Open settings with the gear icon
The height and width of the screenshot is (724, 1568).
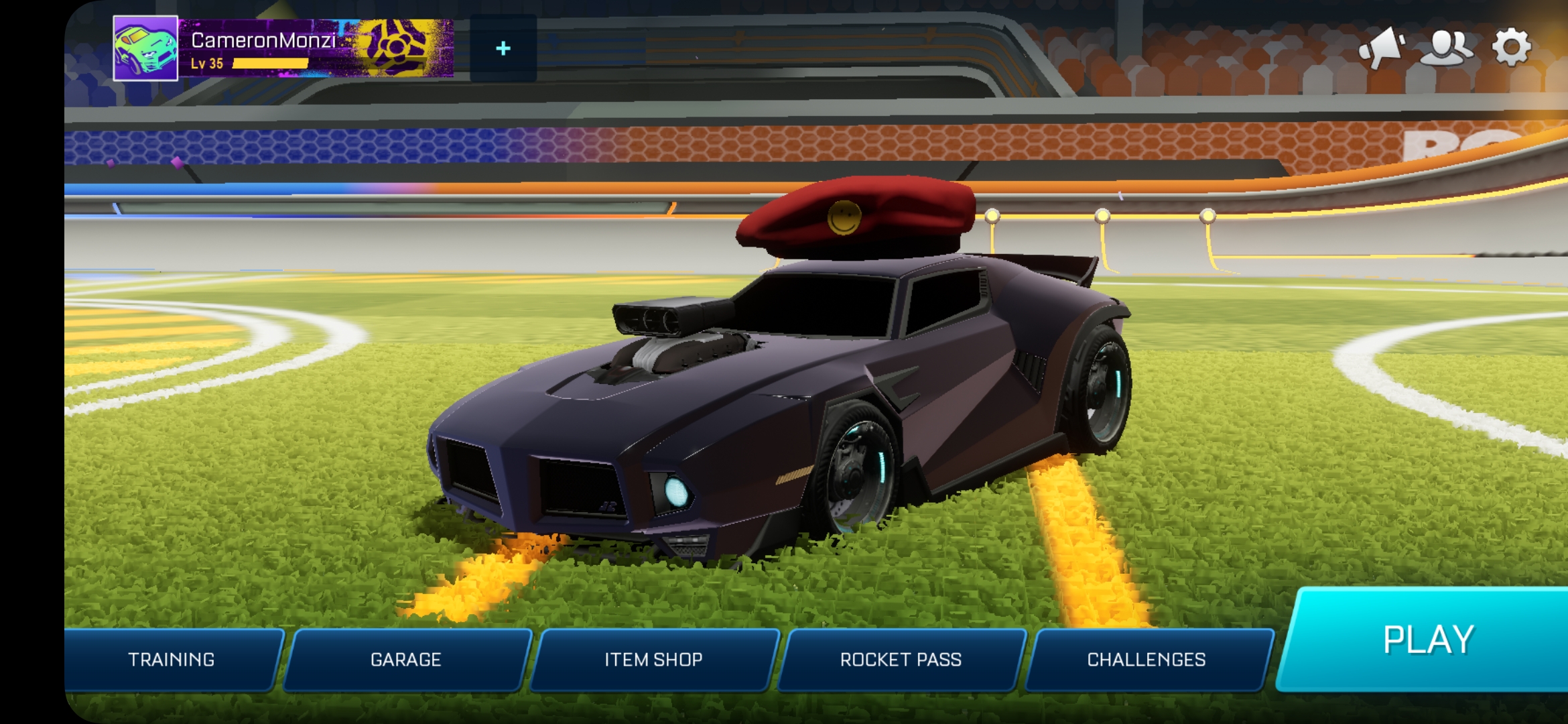(1511, 47)
